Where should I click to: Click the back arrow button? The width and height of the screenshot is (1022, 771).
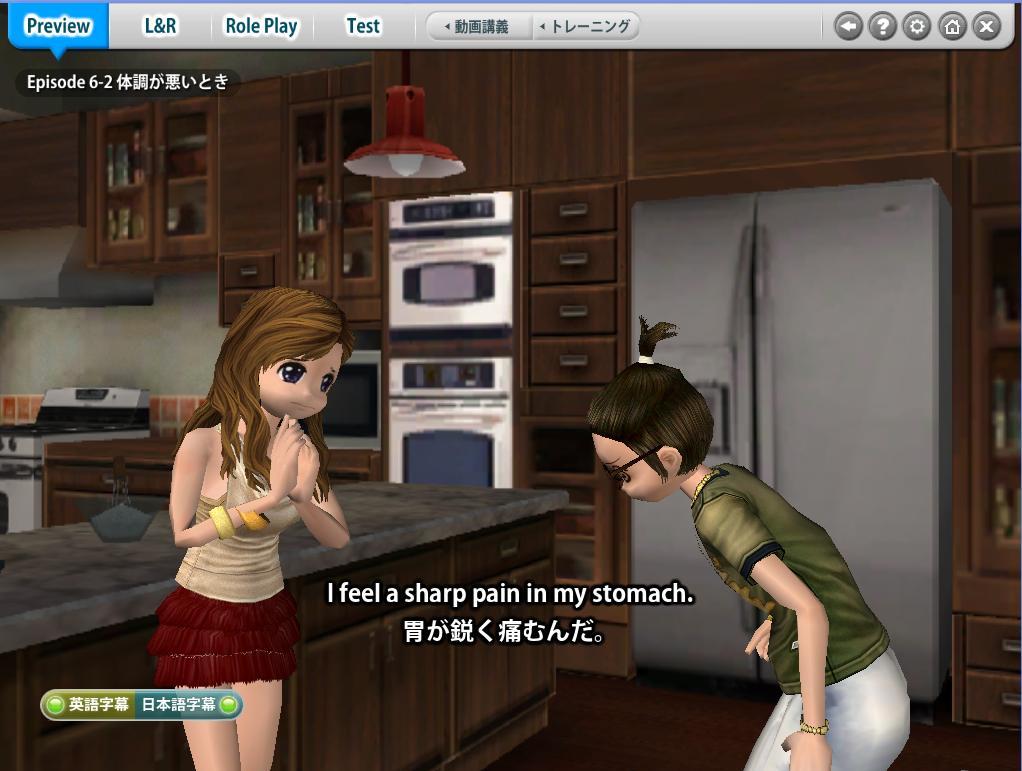coord(848,27)
